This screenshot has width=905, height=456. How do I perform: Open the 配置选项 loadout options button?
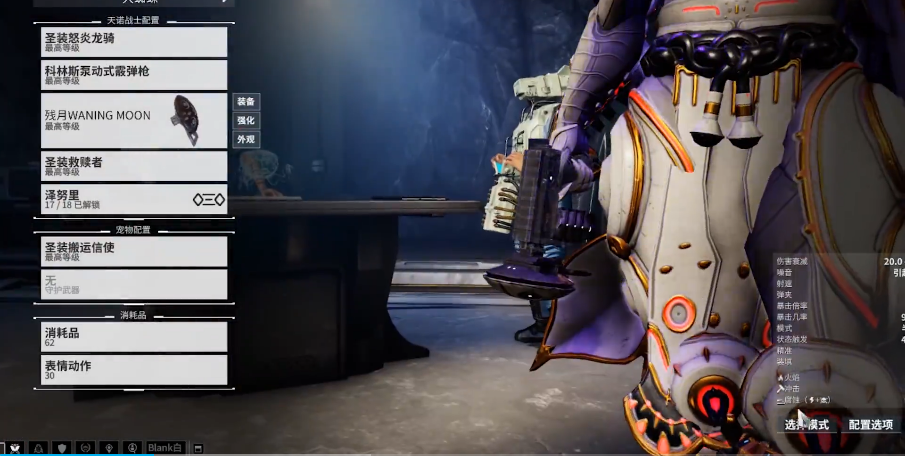click(x=870, y=425)
